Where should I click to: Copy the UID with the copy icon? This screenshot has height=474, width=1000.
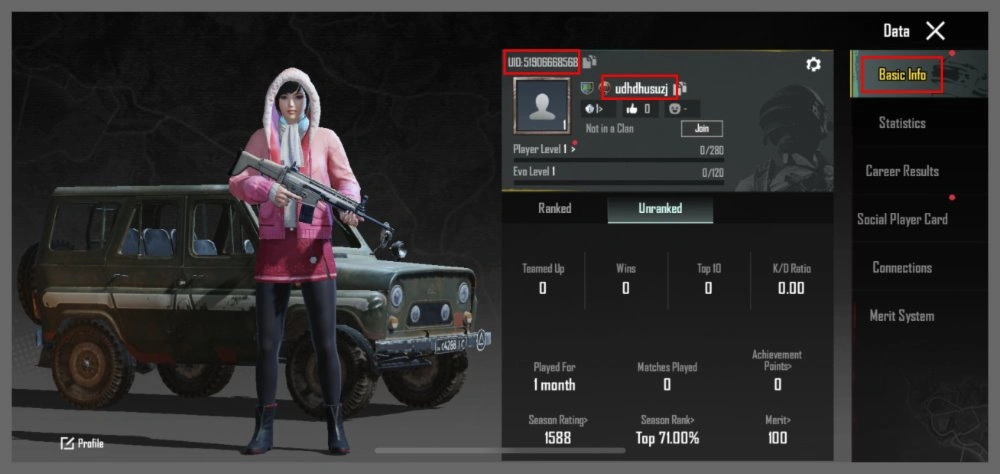[x=589, y=62]
